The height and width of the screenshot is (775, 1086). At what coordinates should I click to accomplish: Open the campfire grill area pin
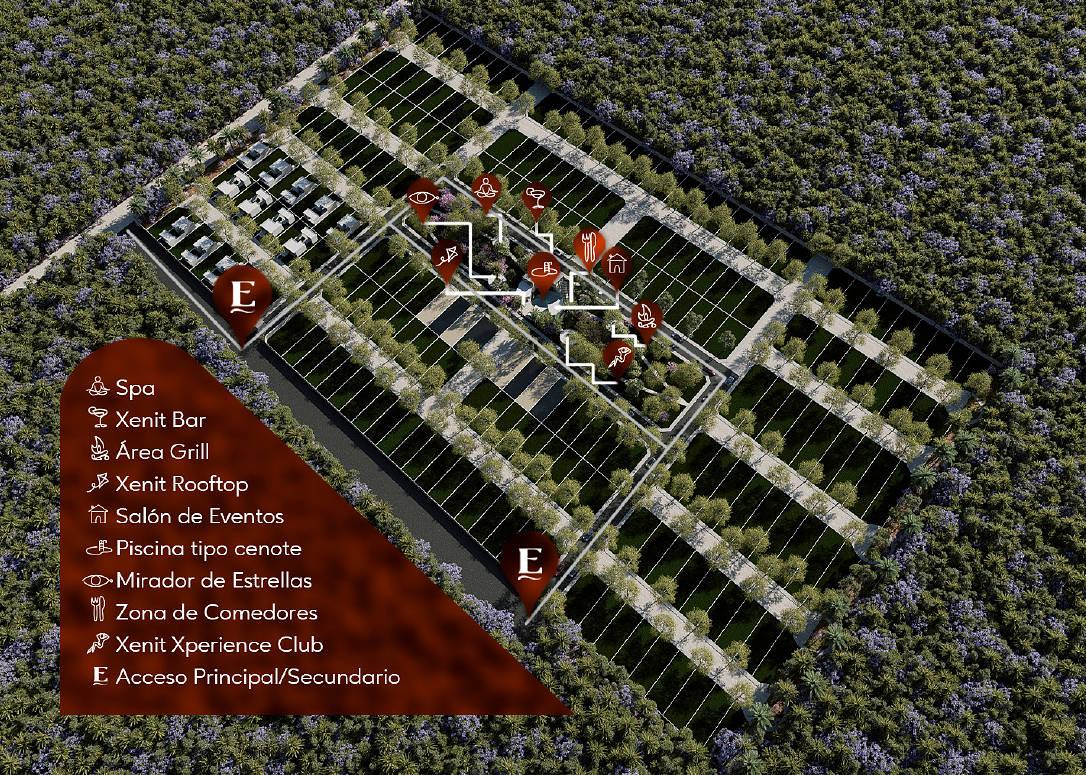point(646,318)
